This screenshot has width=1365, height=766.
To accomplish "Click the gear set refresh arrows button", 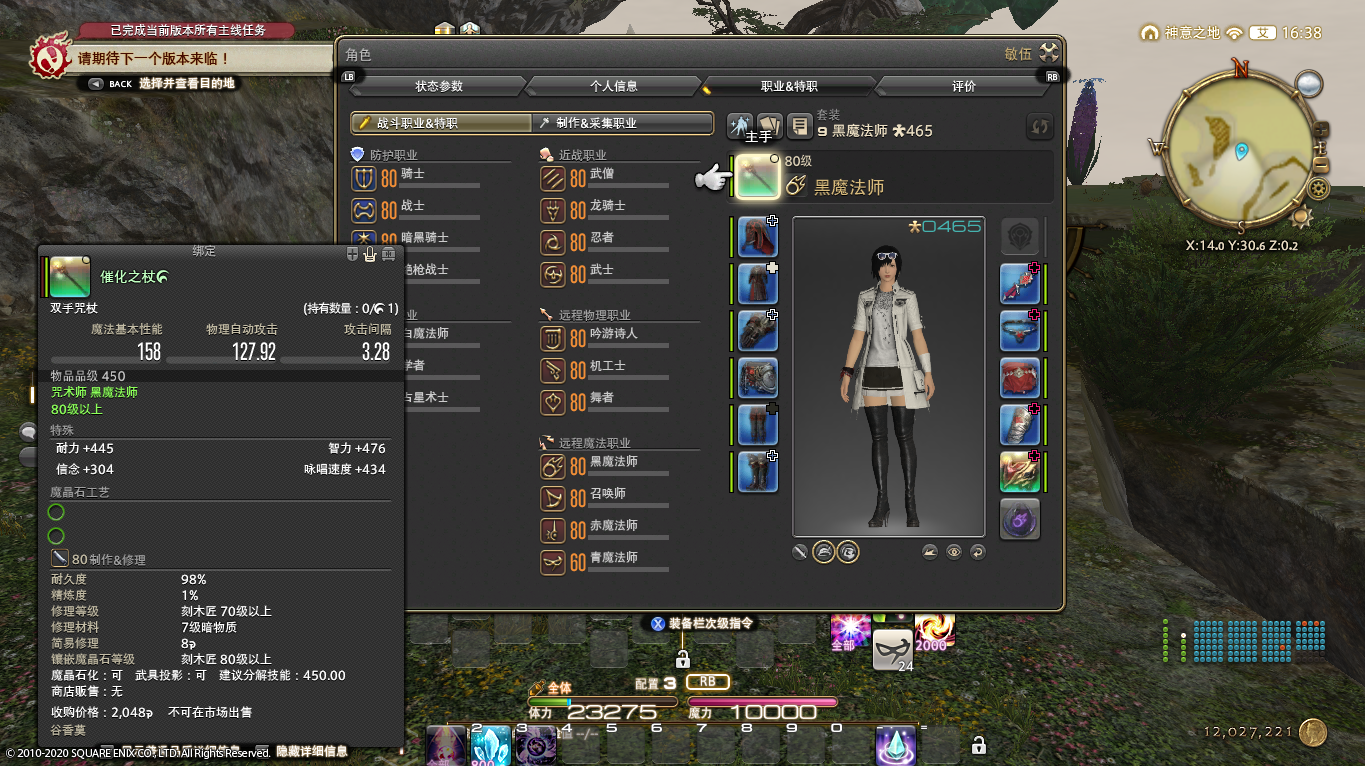I will pos(1040,127).
